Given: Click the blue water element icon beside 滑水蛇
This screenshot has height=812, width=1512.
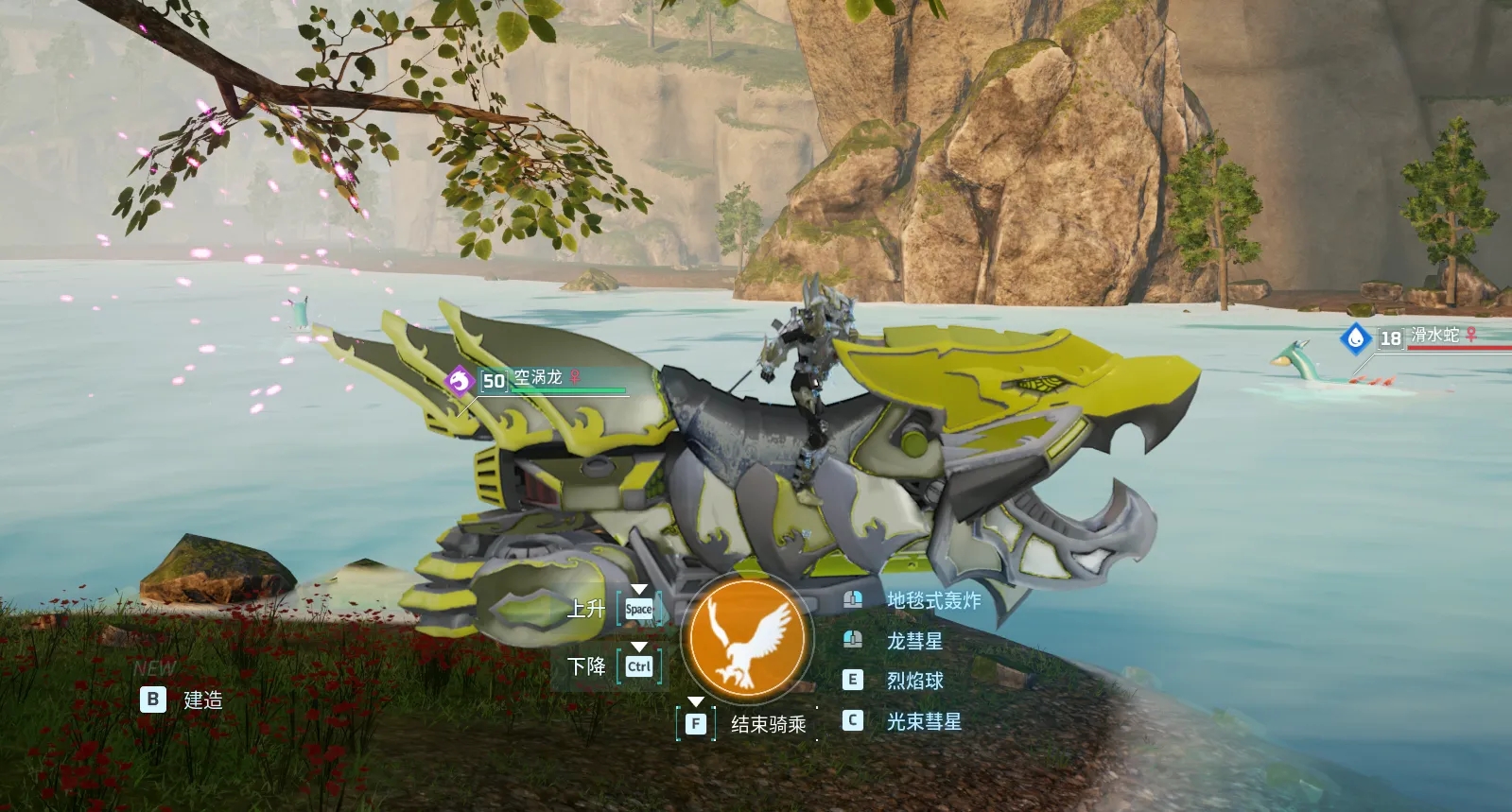Looking at the screenshot, I should (1355, 337).
